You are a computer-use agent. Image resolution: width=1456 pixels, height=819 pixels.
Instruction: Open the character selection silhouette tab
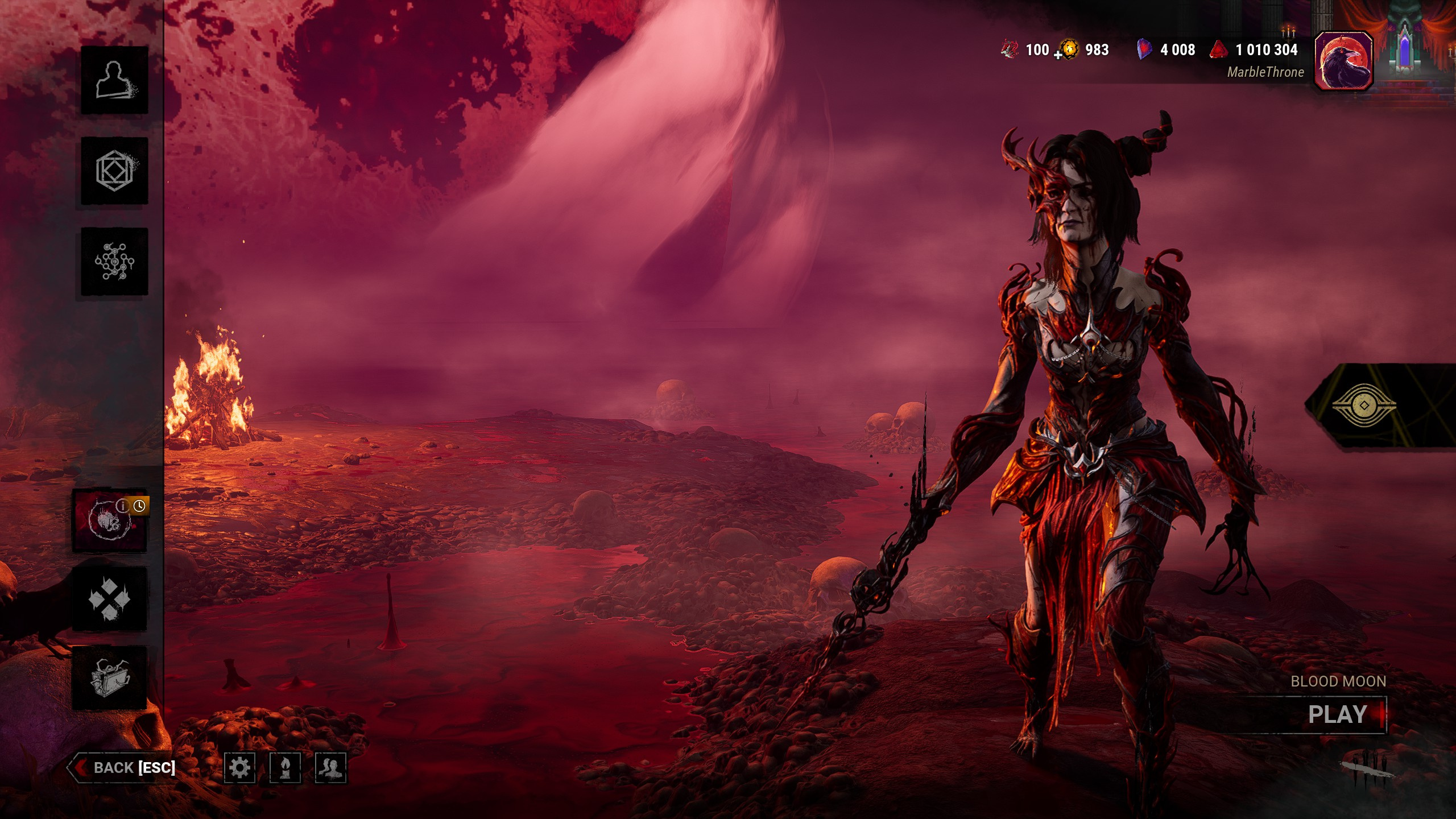tap(114, 80)
